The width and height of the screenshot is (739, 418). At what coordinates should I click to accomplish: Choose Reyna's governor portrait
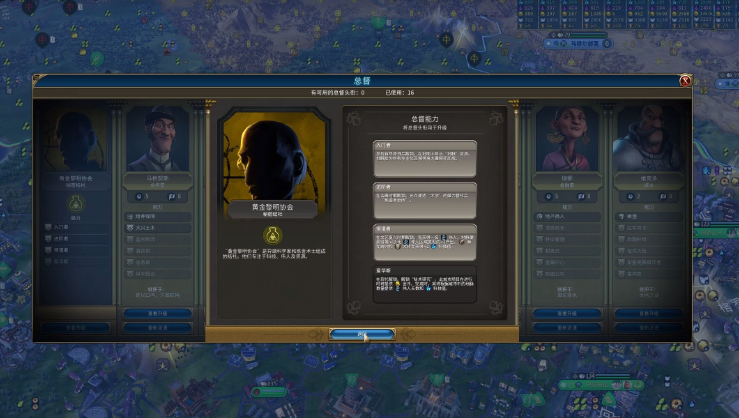(565, 140)
